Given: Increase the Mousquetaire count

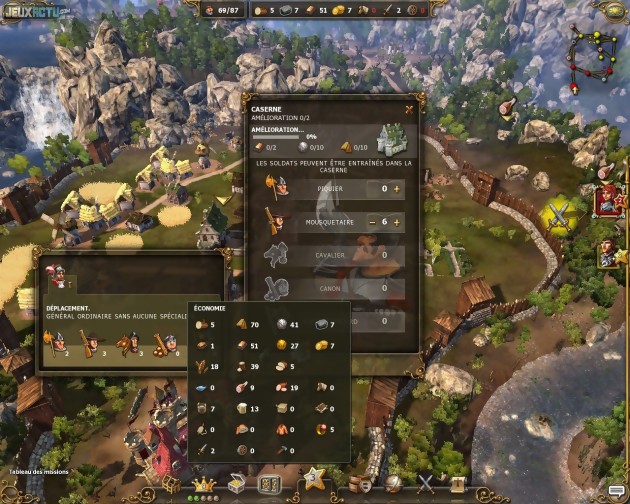Looking at the screenshot, I should [396, 222].
